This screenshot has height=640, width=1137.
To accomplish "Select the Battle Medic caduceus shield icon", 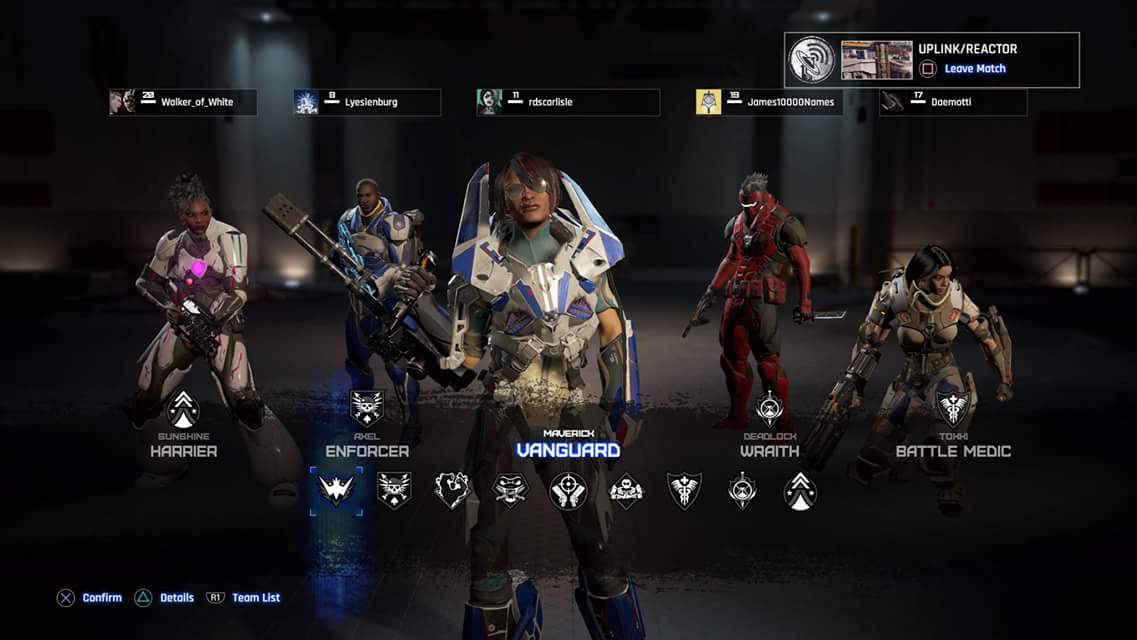I will pos(684,490).
